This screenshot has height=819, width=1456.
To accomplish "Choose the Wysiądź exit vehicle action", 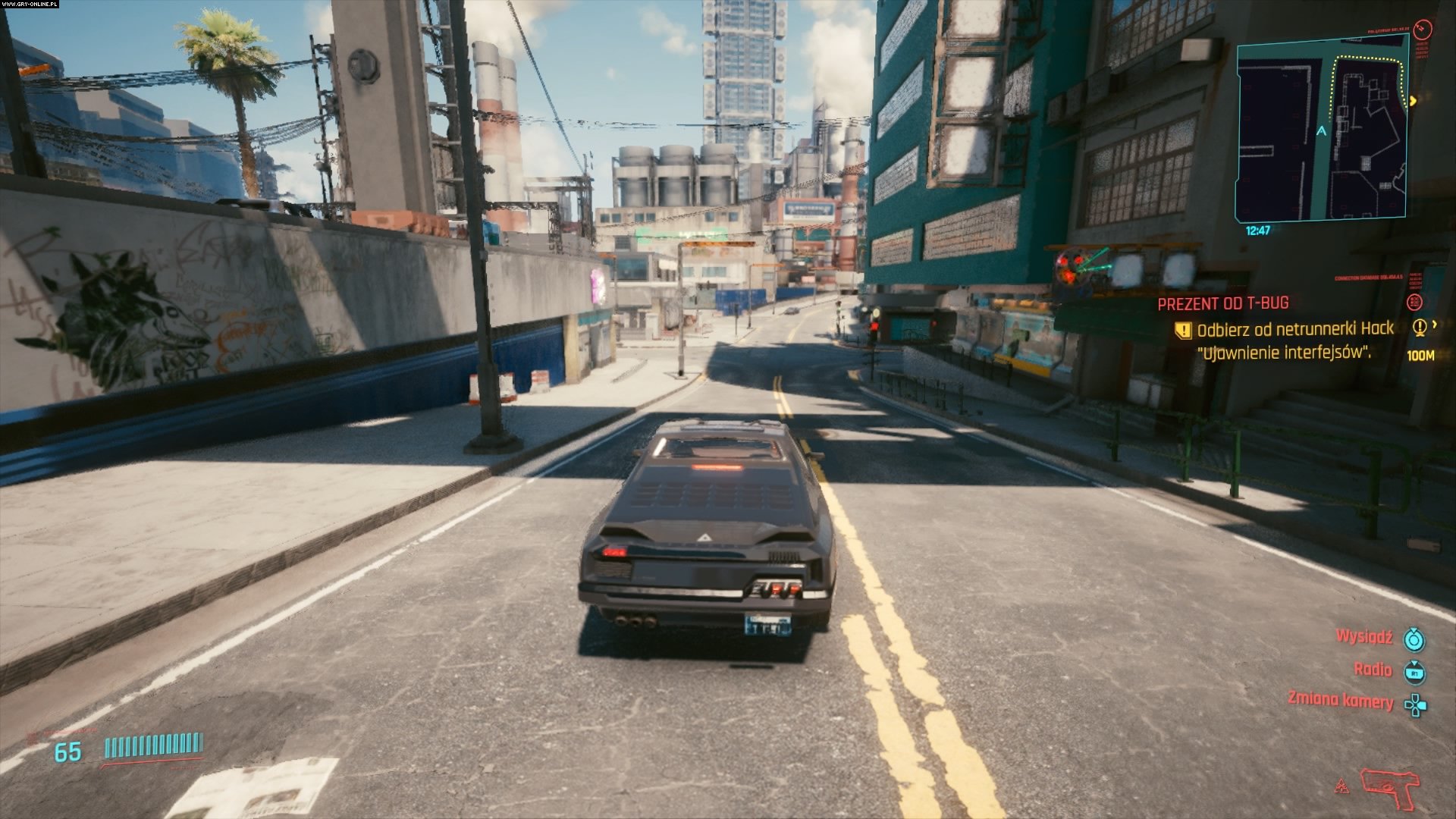I will (1364, 637).
